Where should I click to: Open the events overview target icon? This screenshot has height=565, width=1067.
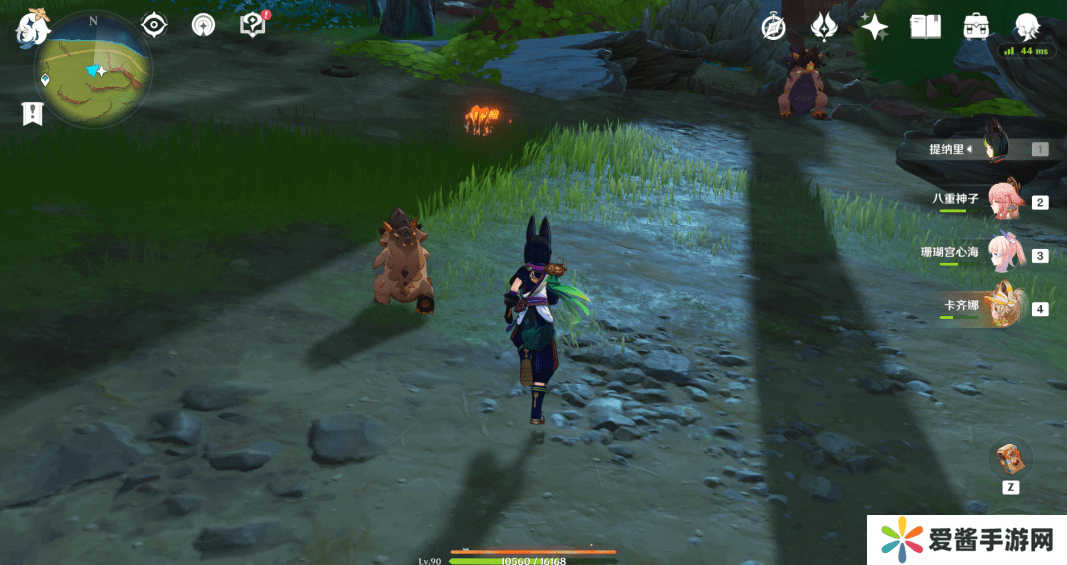point(203,25)
